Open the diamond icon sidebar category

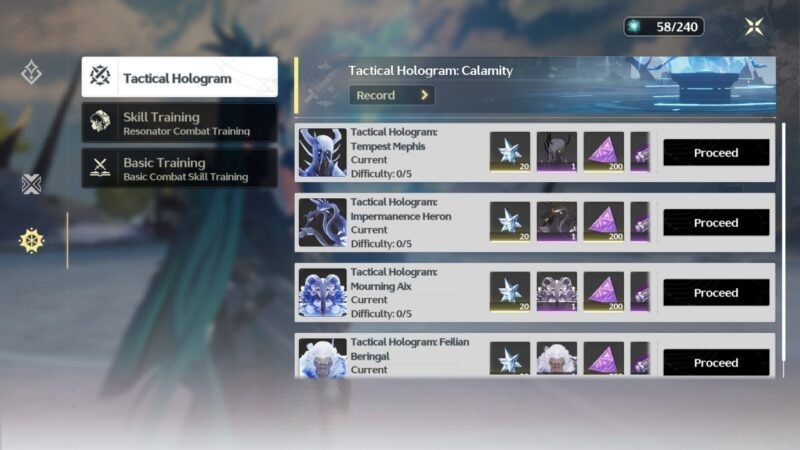(x=32, y=72)
